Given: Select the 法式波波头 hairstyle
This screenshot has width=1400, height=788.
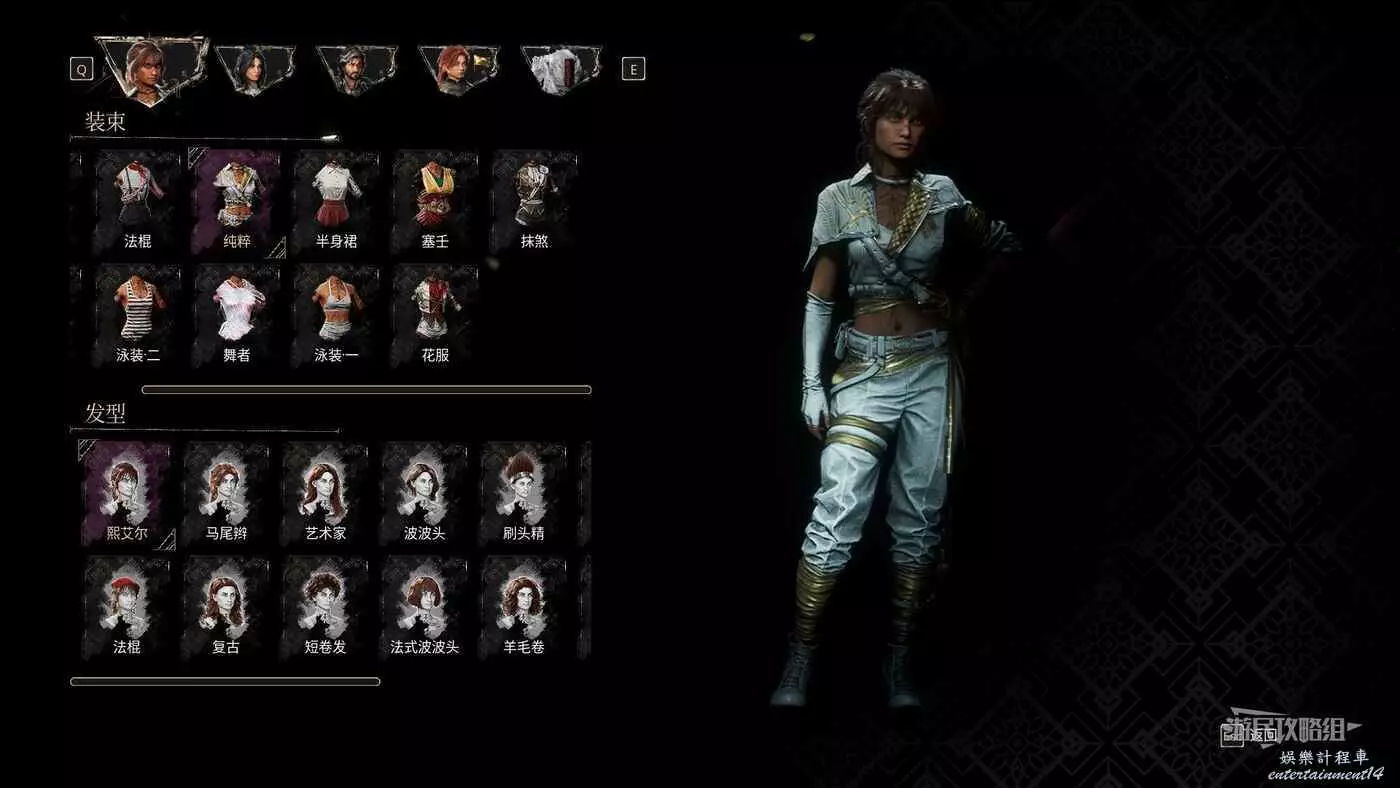Looking at the screenshot, I should coord(424,608).
